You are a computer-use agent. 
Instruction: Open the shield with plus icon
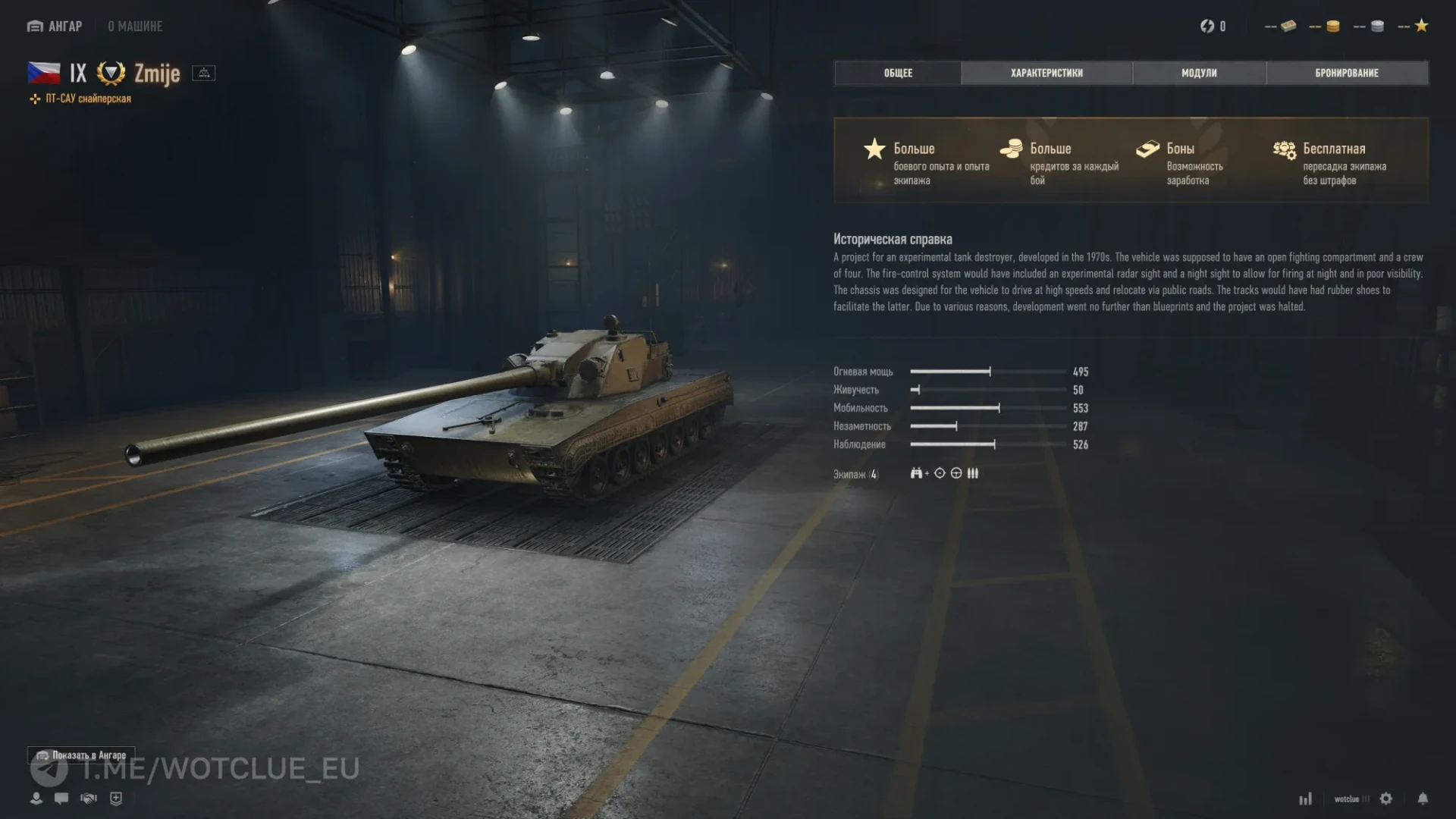tap(116, 799)
